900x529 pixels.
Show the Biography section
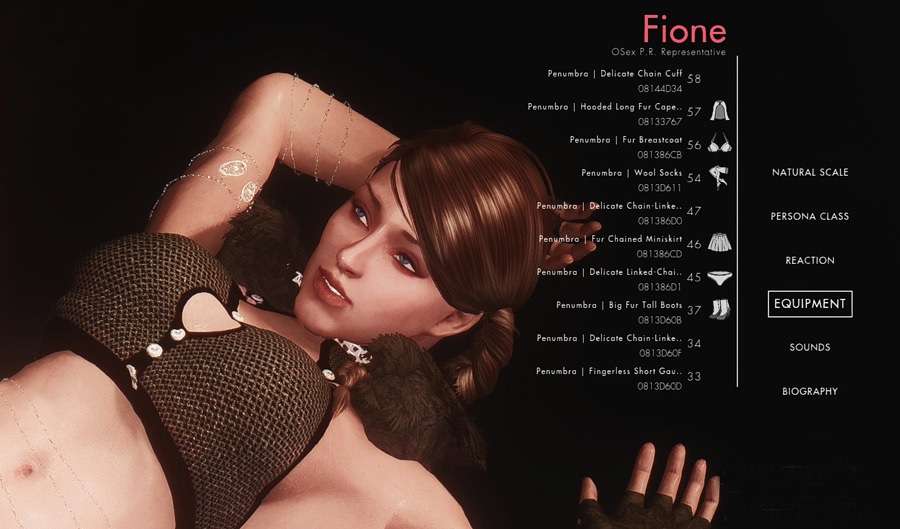[x=809, y=392]
